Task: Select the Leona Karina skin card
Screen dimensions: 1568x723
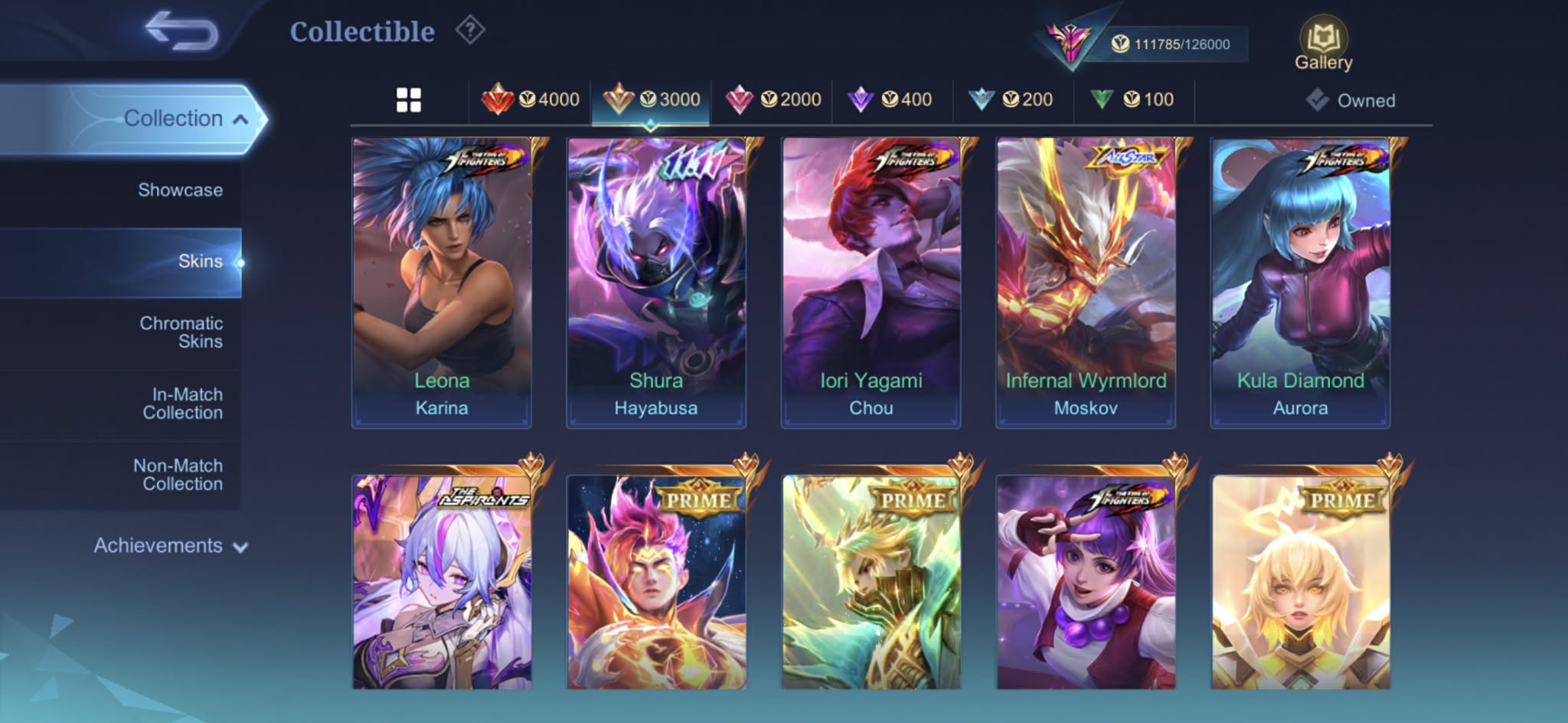Action: (x=442, y=282)
